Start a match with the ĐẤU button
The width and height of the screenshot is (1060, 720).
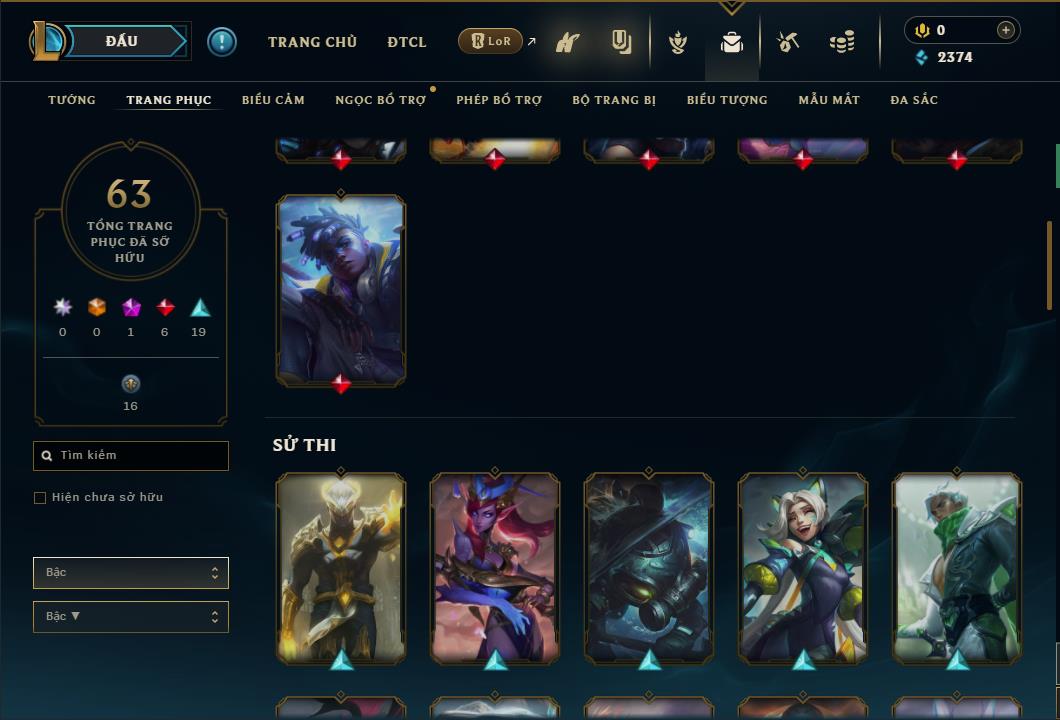pos(122,41)
